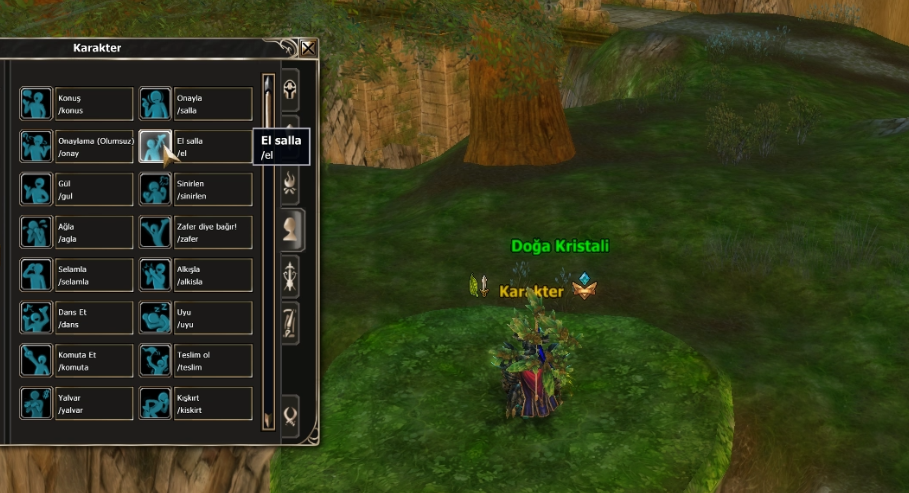909x493 pixels.
Task: Use the Onaylama (Olumsuz) emote
Action: click(36, 147)
